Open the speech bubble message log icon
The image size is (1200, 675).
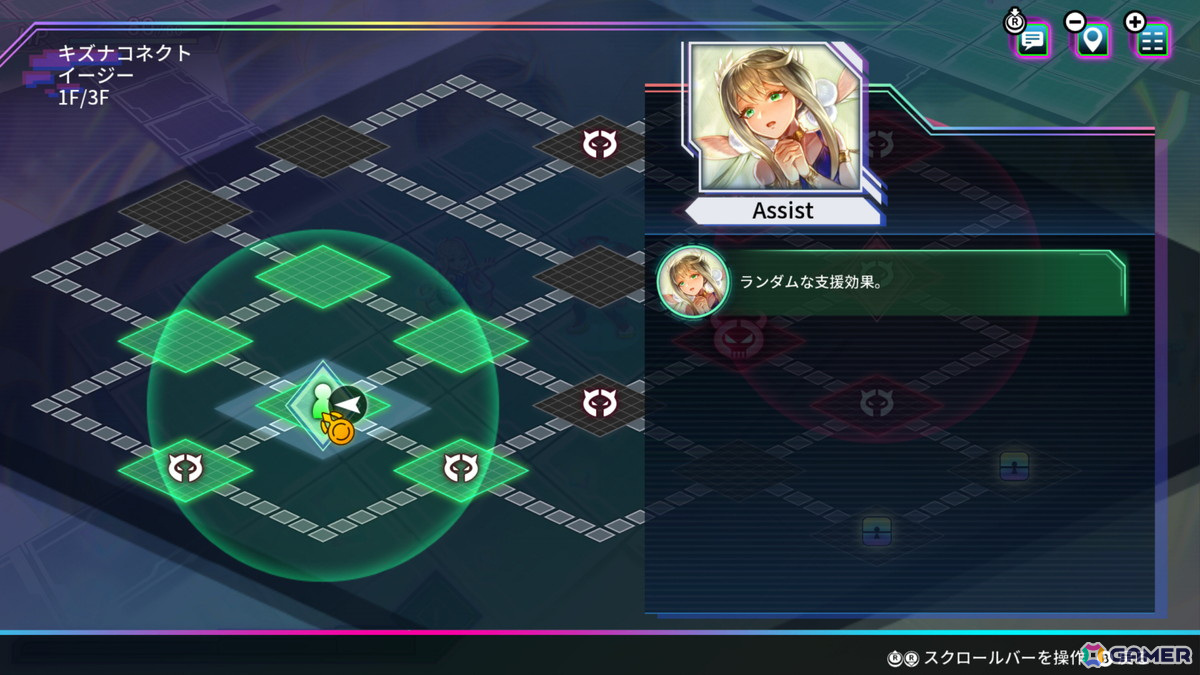[1033, 41]
